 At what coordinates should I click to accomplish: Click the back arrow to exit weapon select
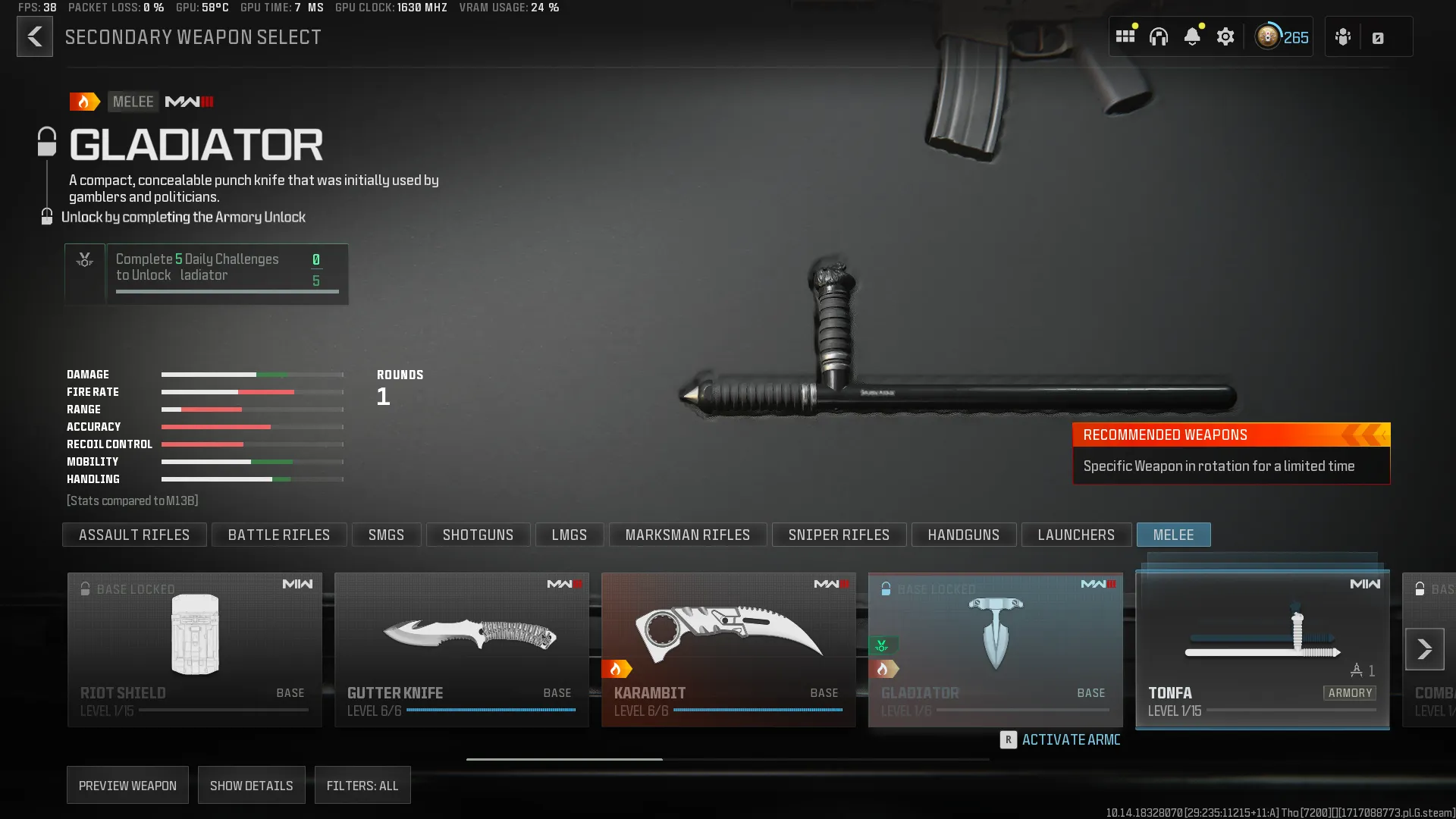click(x=34, y=36)
